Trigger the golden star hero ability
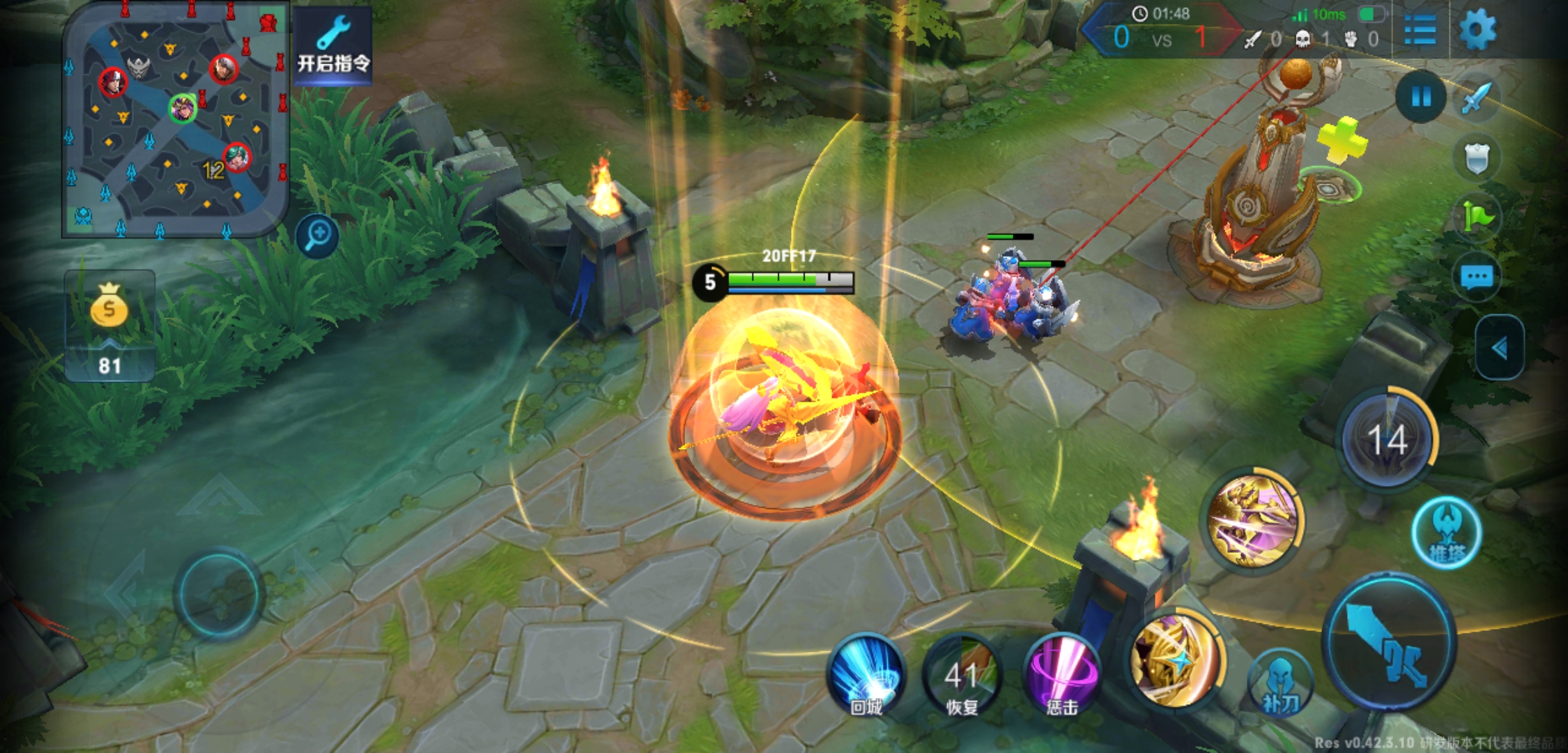 [x=1176, y=659]
